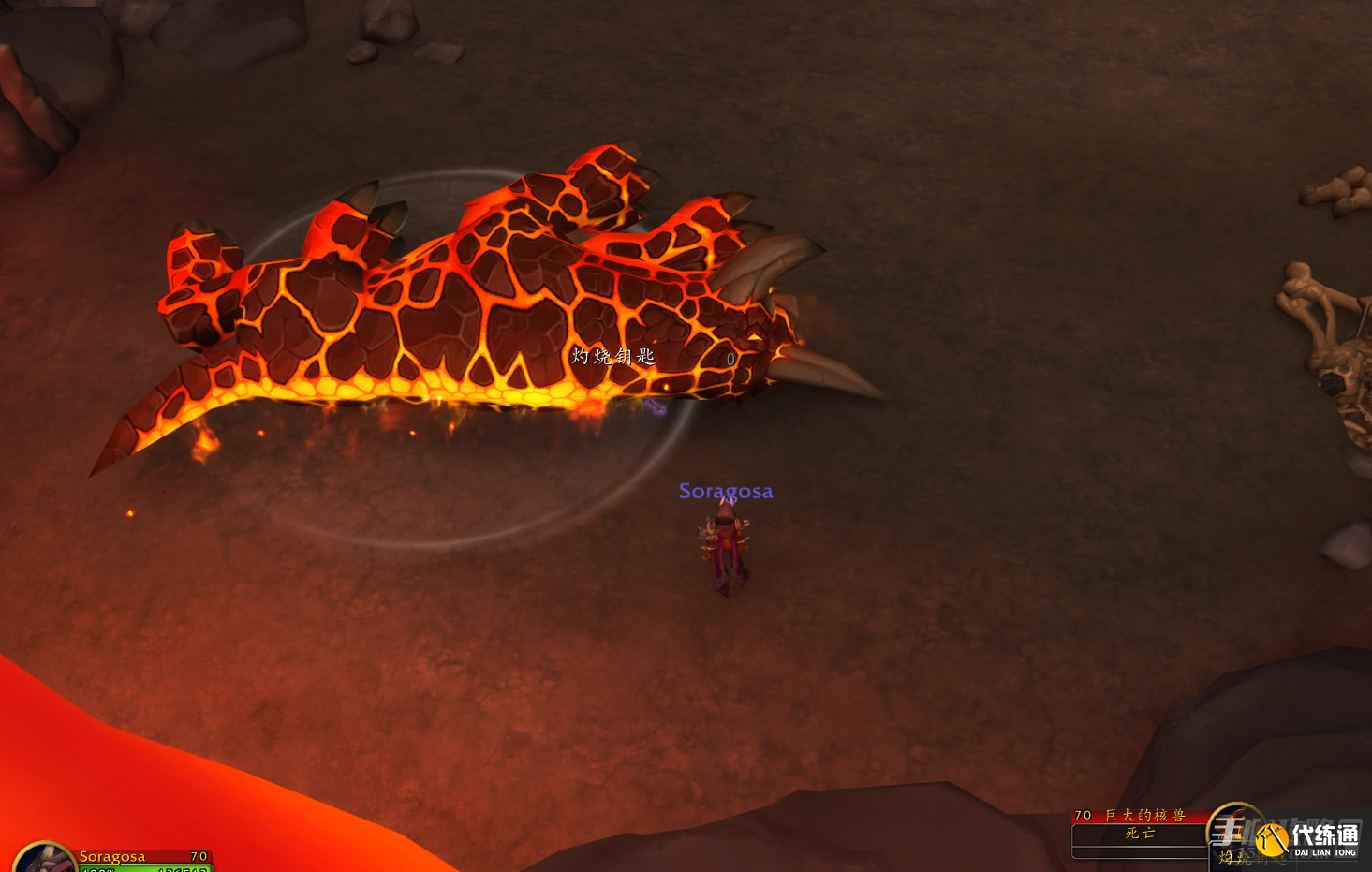This screenshot has width=1372, height=872.
Task: Click the 巨大的核兽 target frame name
Action: pyautogui.click(x=1144, y=815)
